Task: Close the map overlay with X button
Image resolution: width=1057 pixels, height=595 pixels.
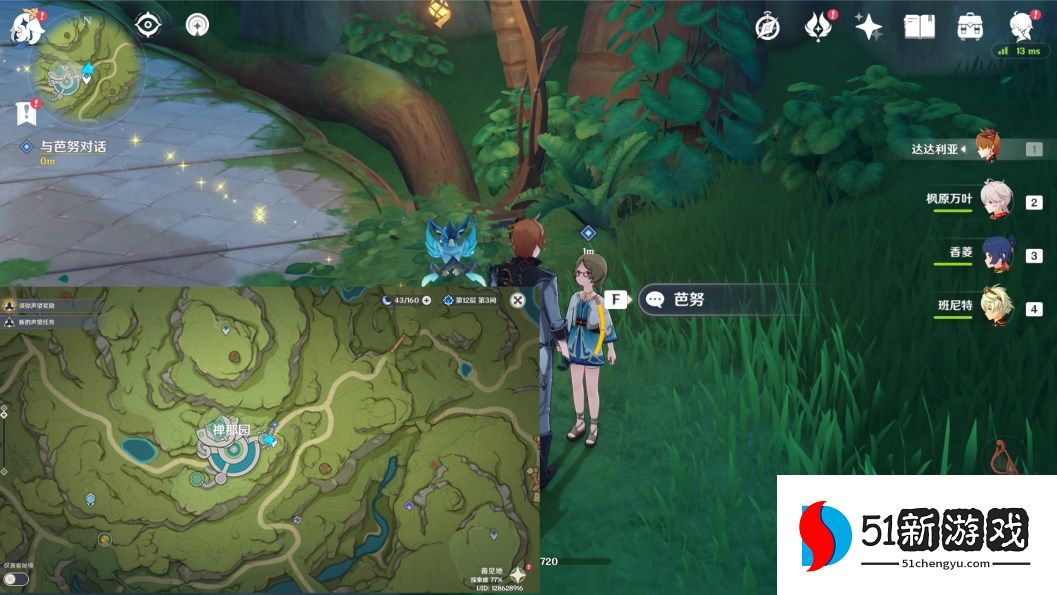Action: 517,299
